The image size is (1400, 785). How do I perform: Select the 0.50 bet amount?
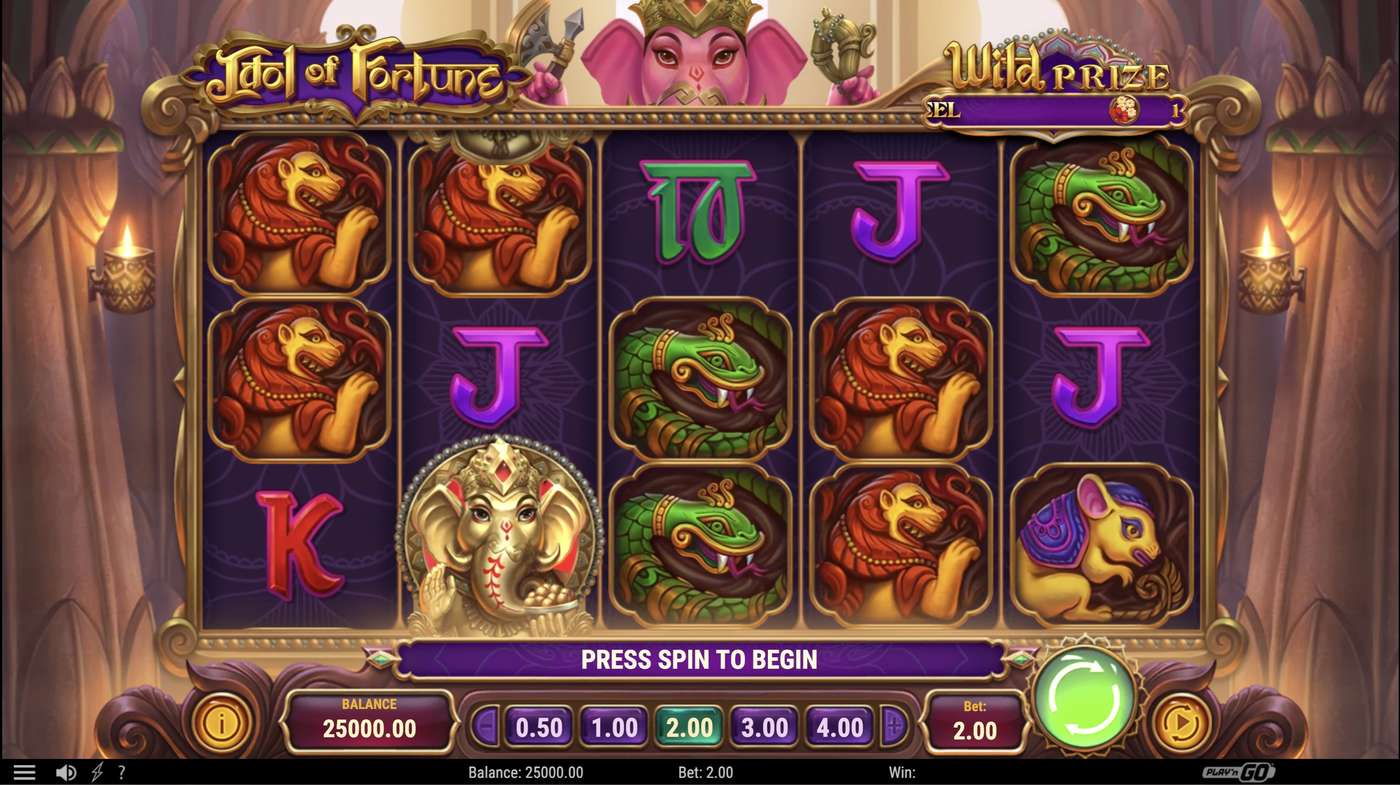[538, 727]
